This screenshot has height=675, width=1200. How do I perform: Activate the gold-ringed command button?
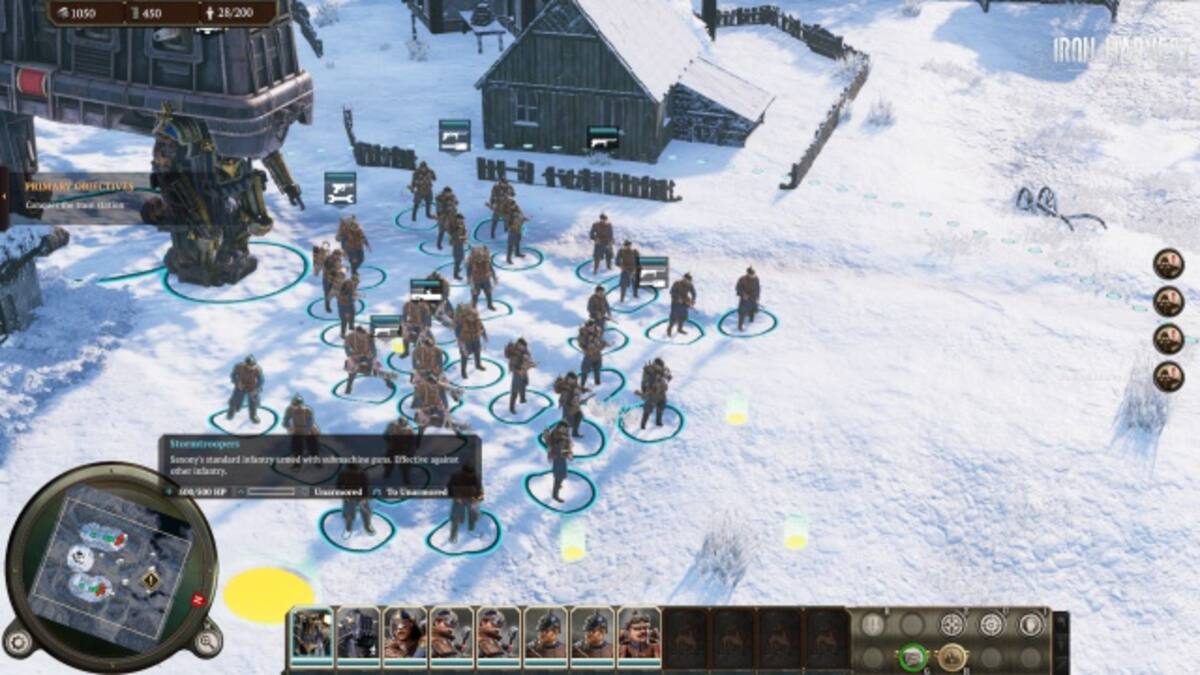(952, 657)
